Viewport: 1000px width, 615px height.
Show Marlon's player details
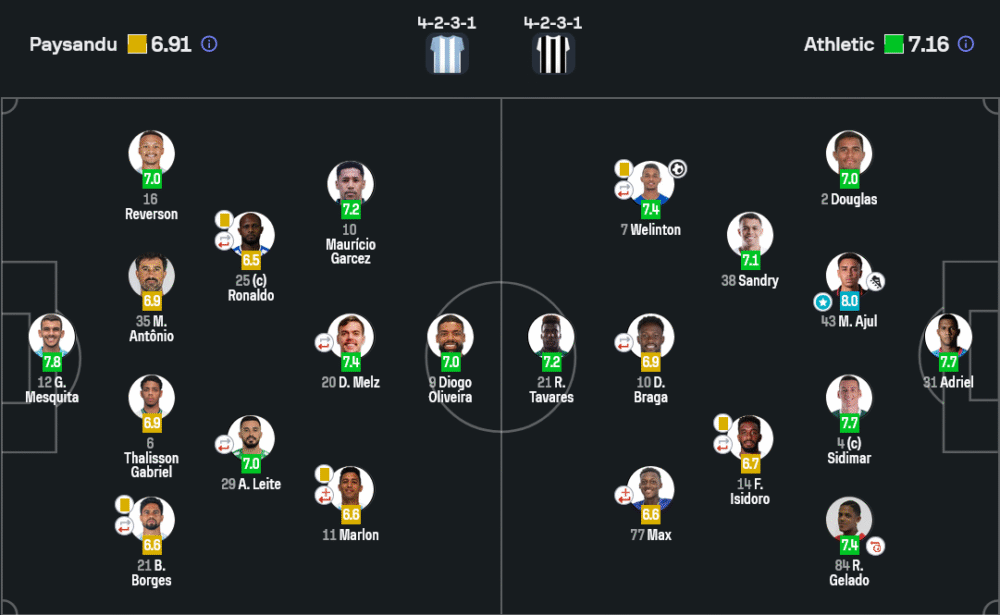350,489
